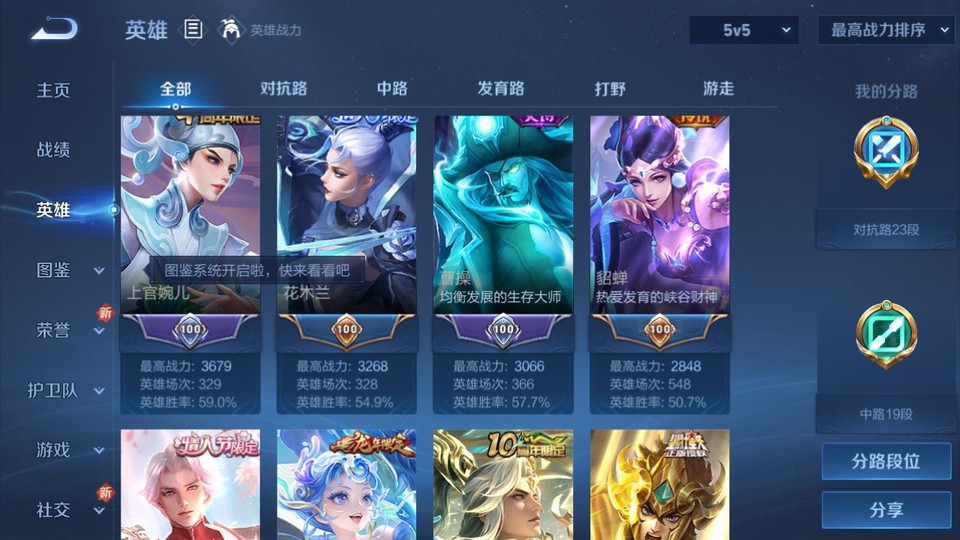
Task: Open the 5v5 mode dropdown
Action: tap(743, 30)
